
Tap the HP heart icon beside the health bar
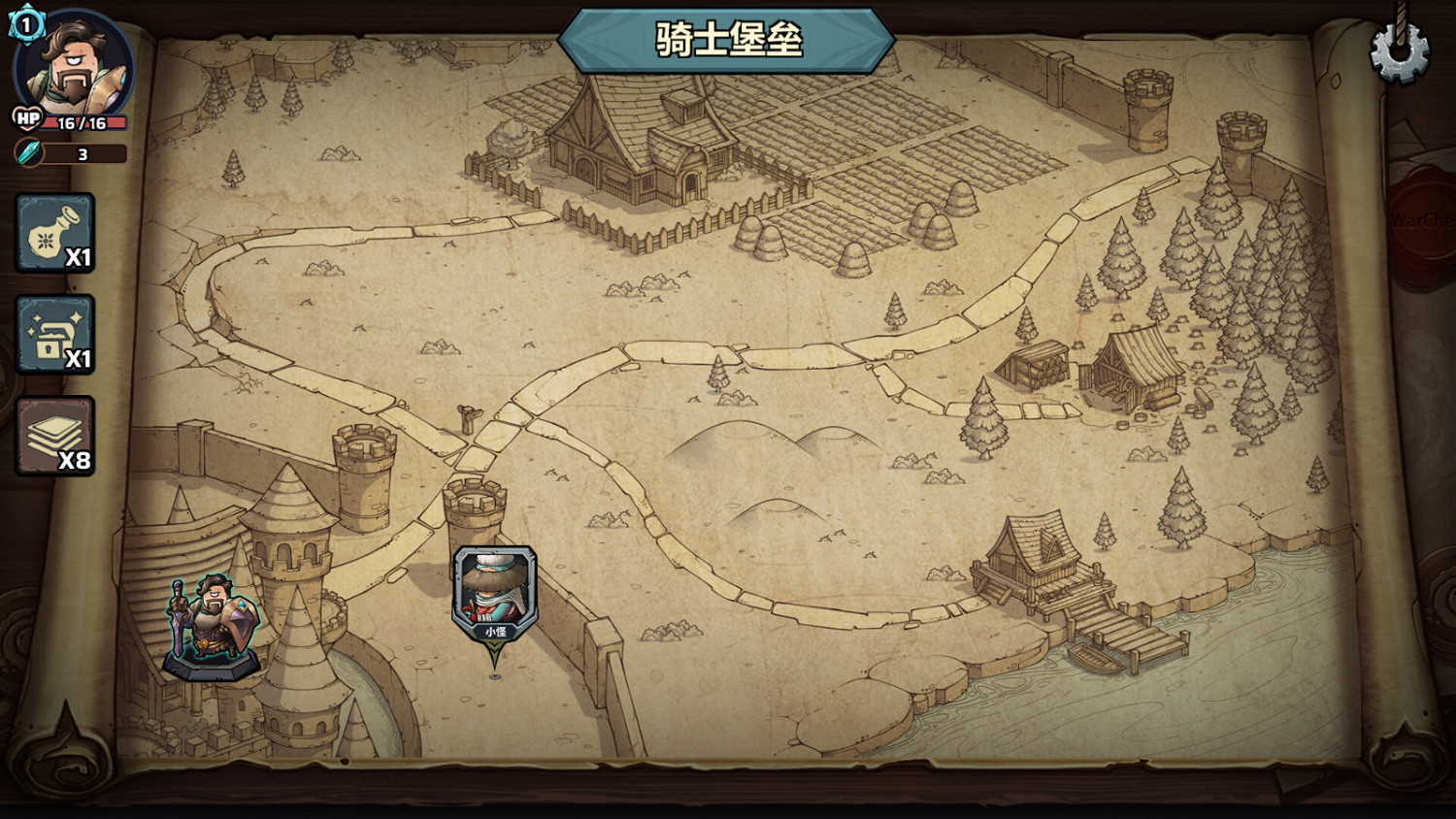(26, 119)
